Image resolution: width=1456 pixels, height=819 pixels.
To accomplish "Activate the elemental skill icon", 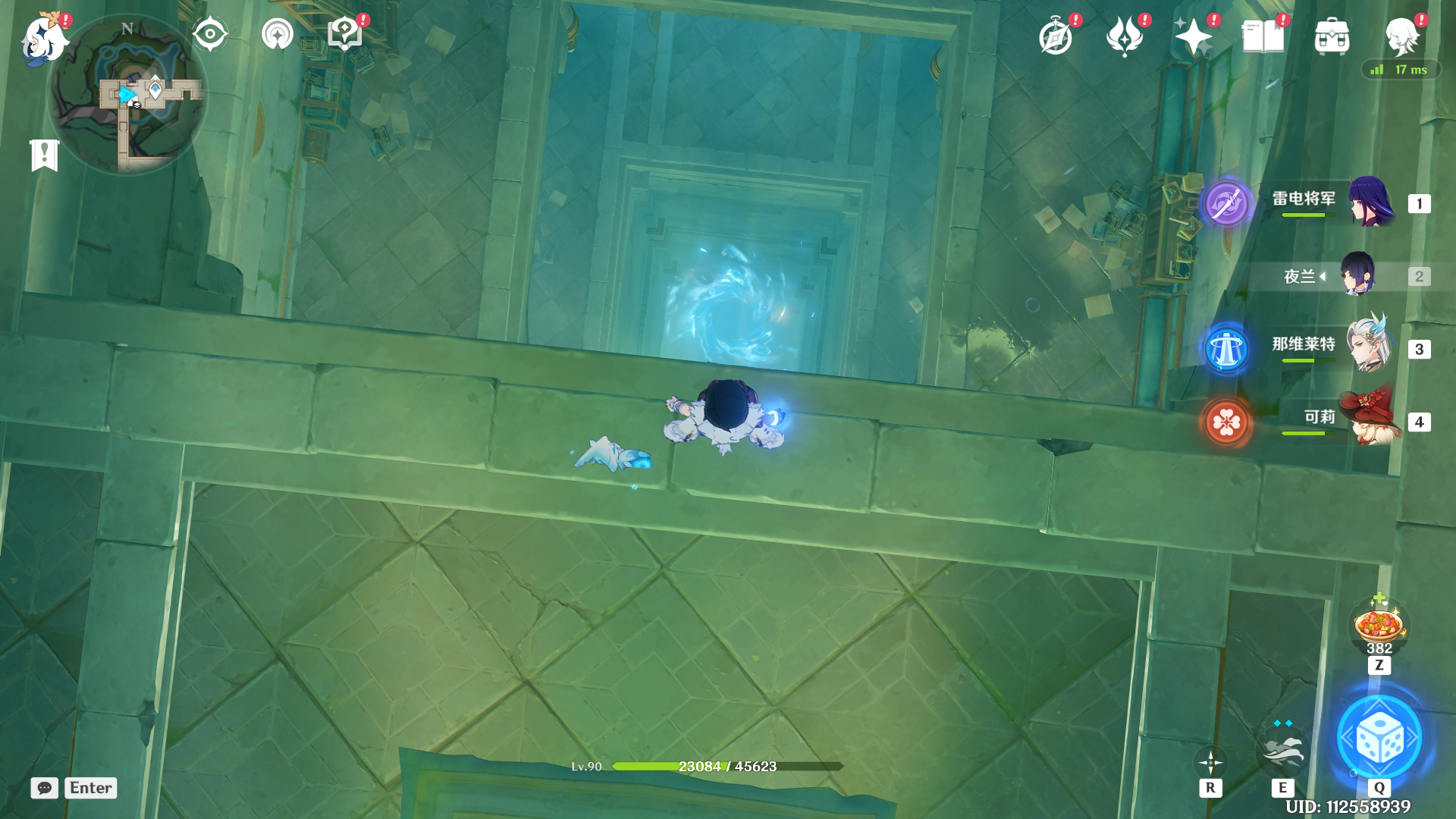I will pos(1282,748).
